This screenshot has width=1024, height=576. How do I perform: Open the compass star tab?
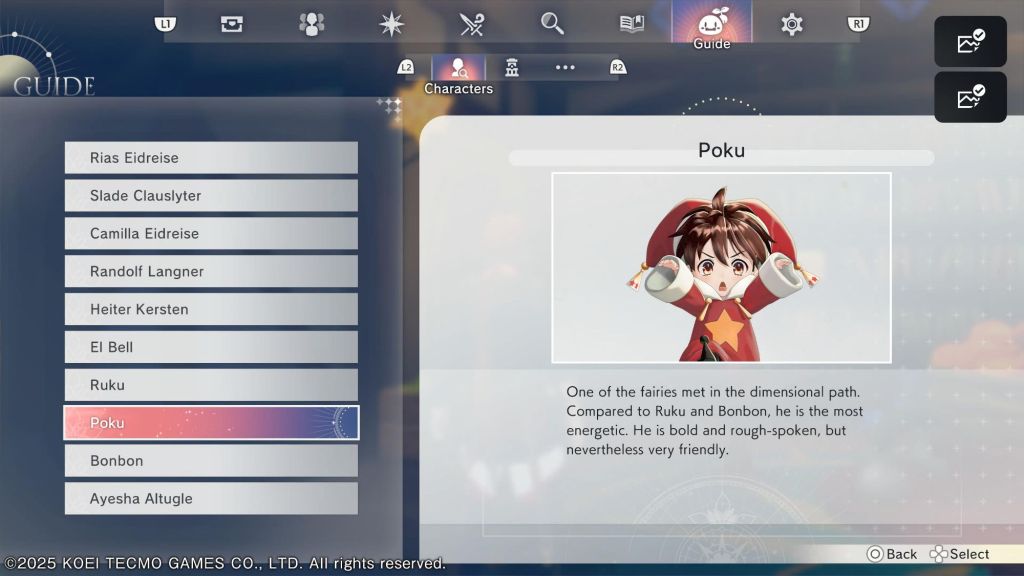point(392,24)
